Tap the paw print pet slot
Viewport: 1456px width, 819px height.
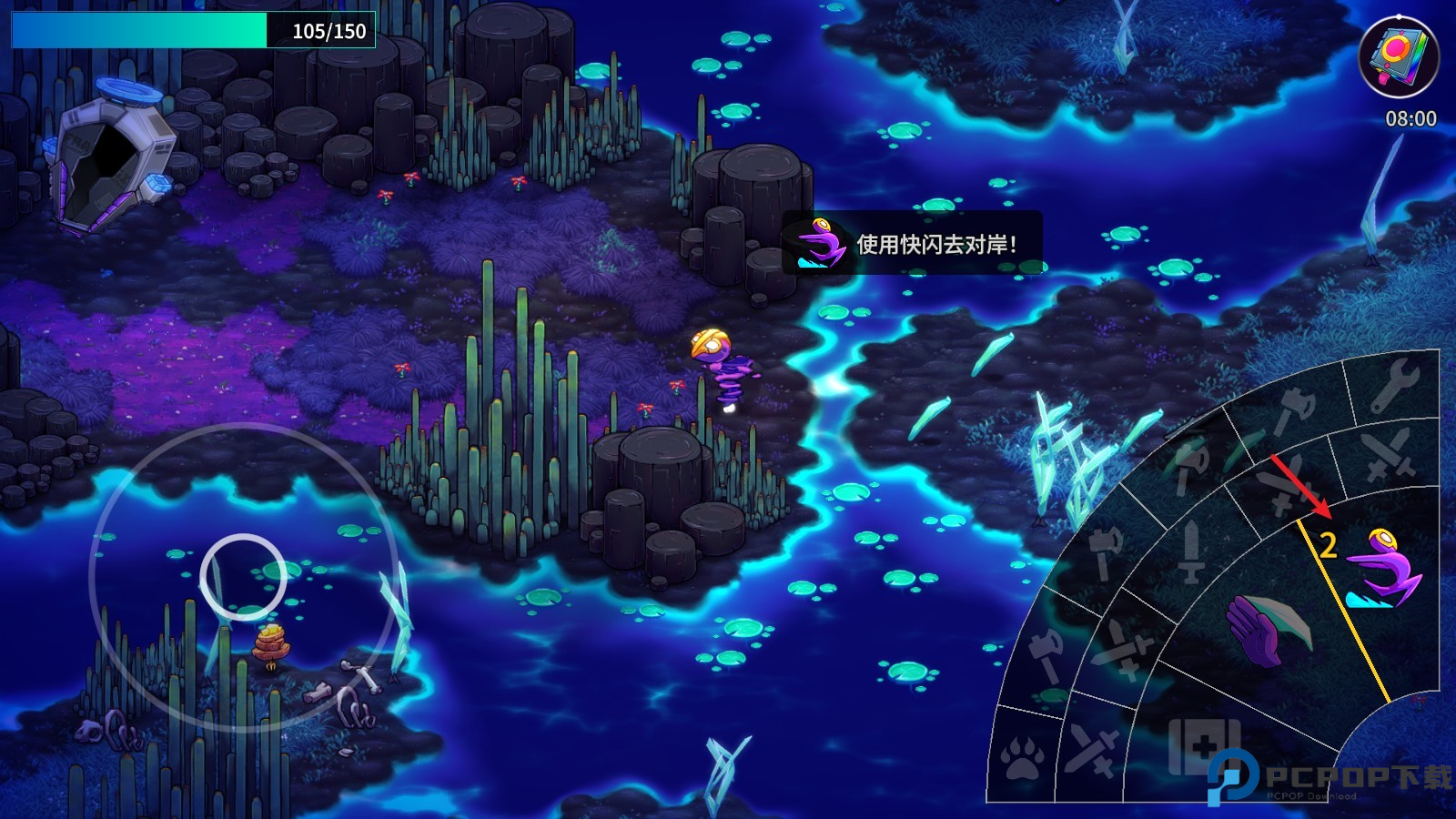pos(1023,757)
